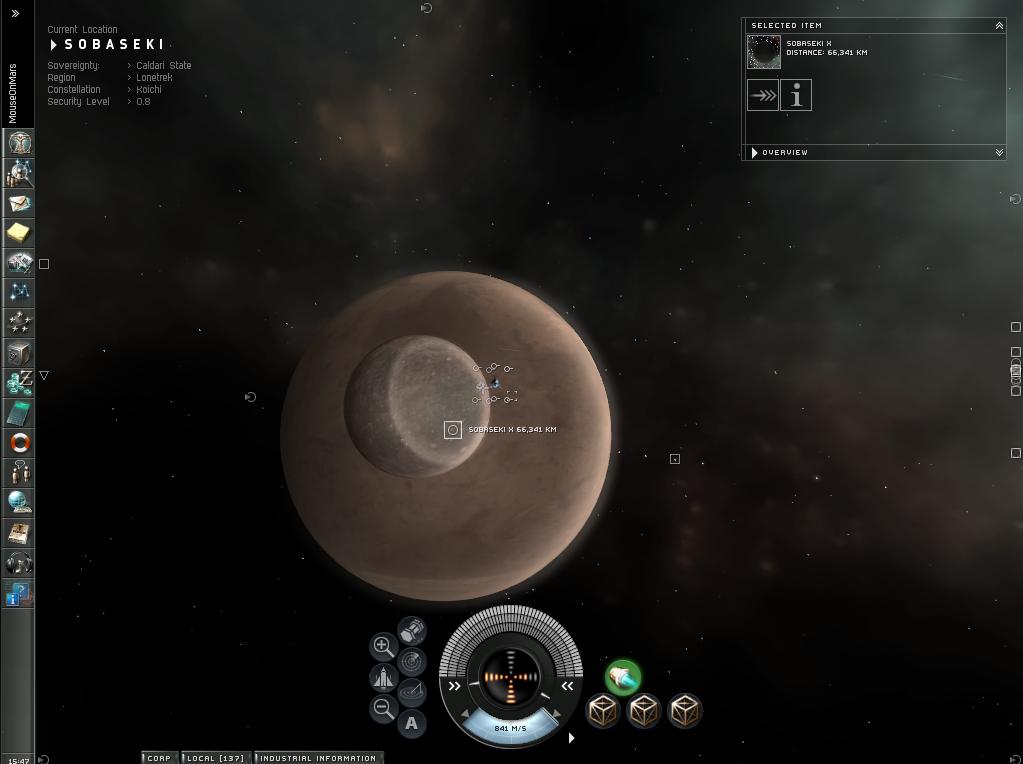Screen dimensions: 1023x764
Task: Open the cargo hold button
Action: click(x=412, y=630)
